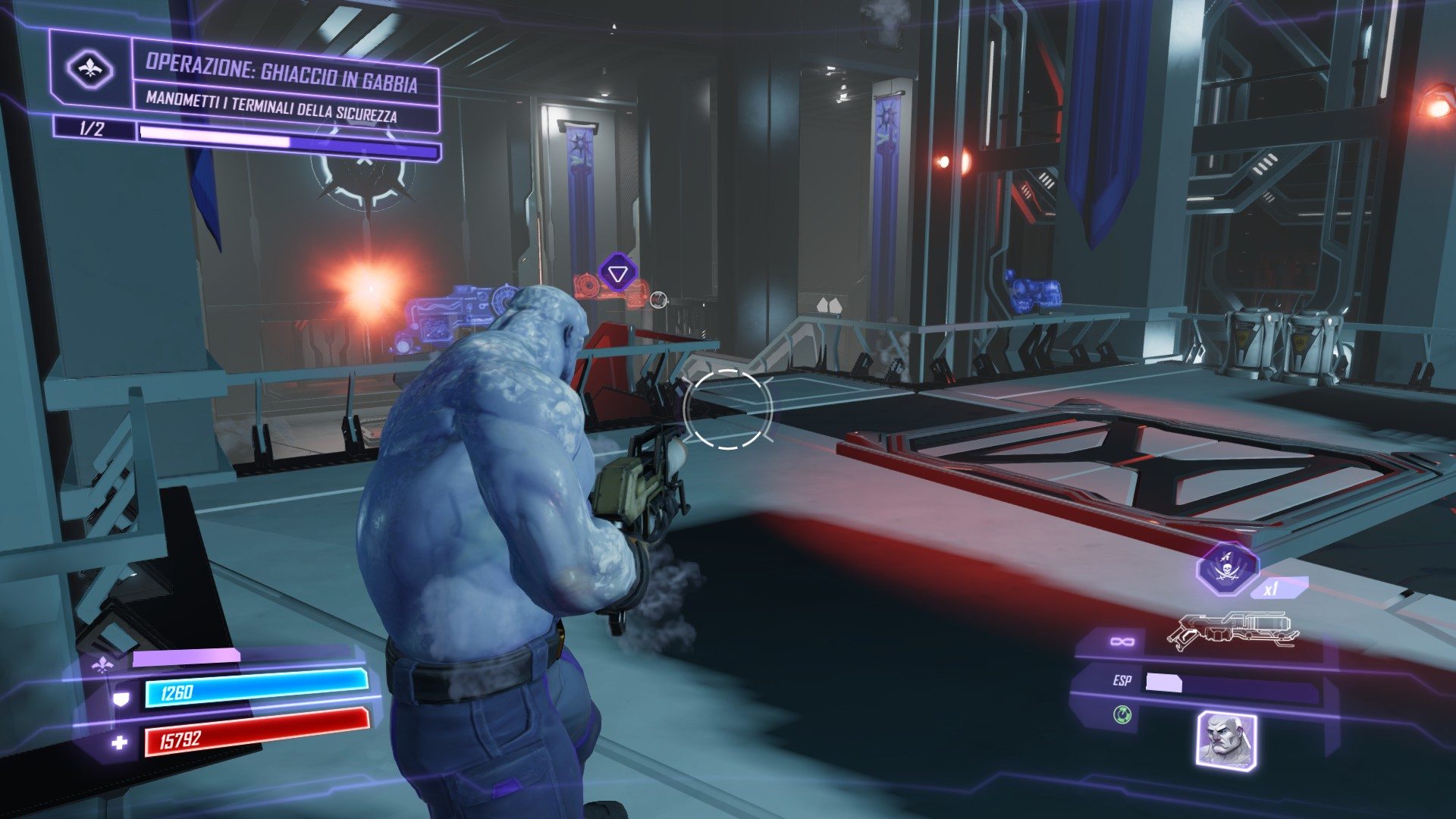1456x819 pixels.
Task: Click the equipped weapon silhouette icon
Action: click(x=1232, y=631)
